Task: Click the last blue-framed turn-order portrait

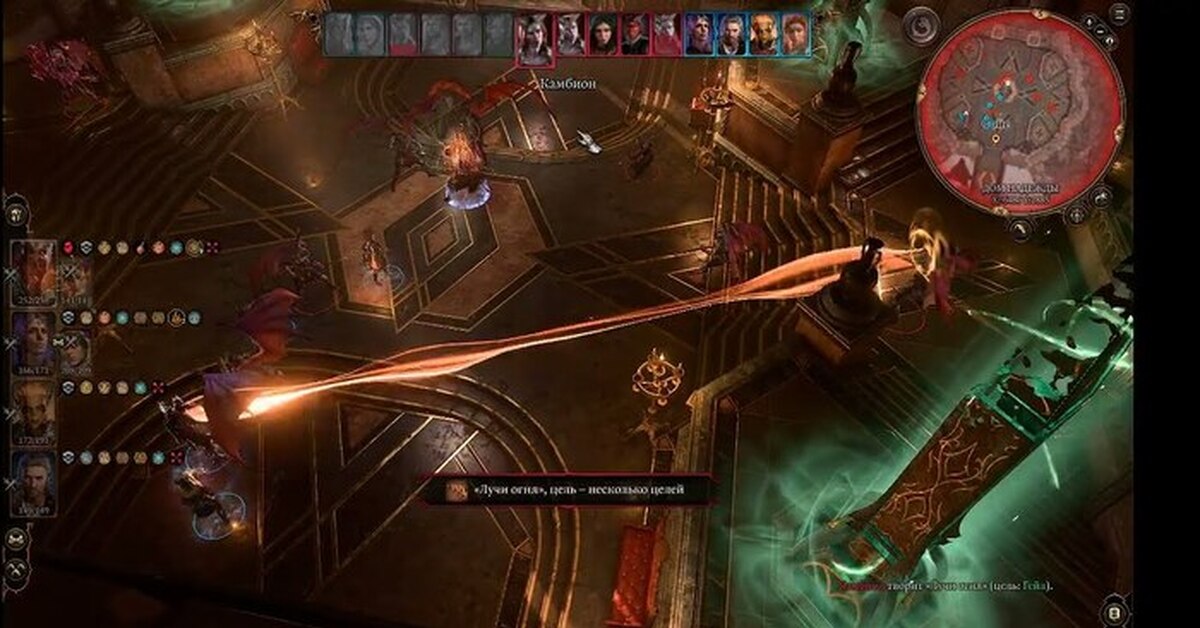Action: click(x=795, y=34)
